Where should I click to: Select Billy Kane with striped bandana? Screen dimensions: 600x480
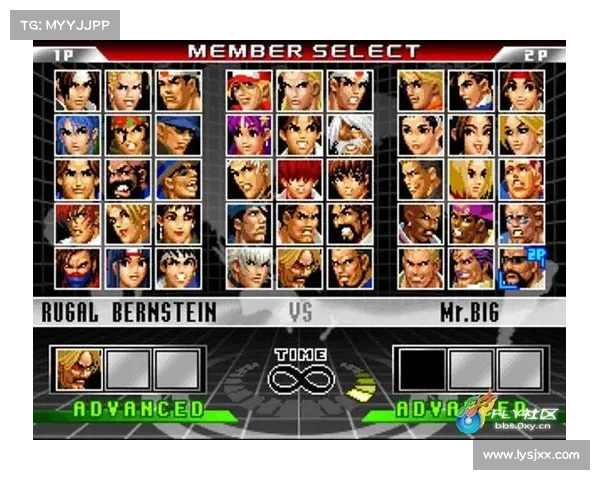click(x=520, y=179)
